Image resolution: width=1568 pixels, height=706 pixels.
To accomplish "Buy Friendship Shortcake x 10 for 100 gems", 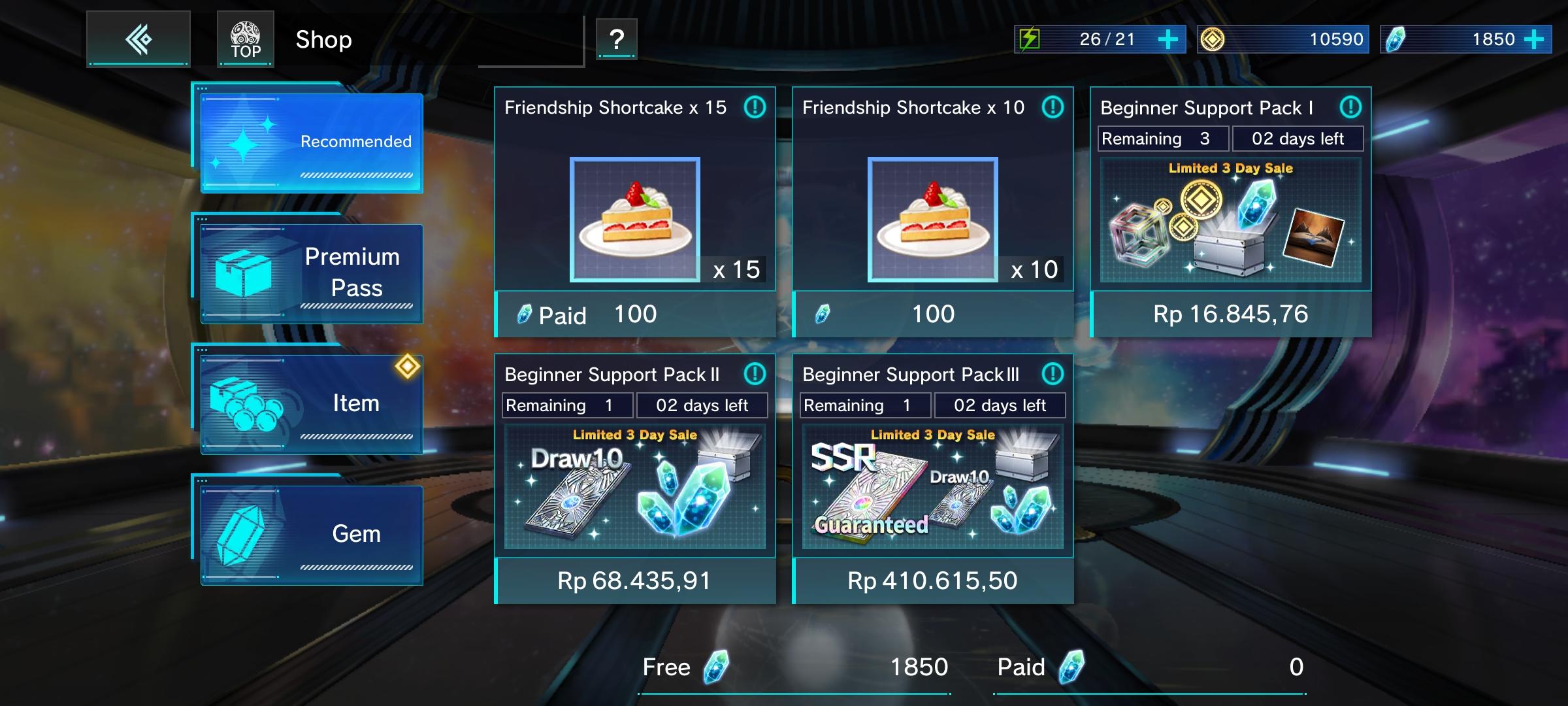I will (933, 314).
